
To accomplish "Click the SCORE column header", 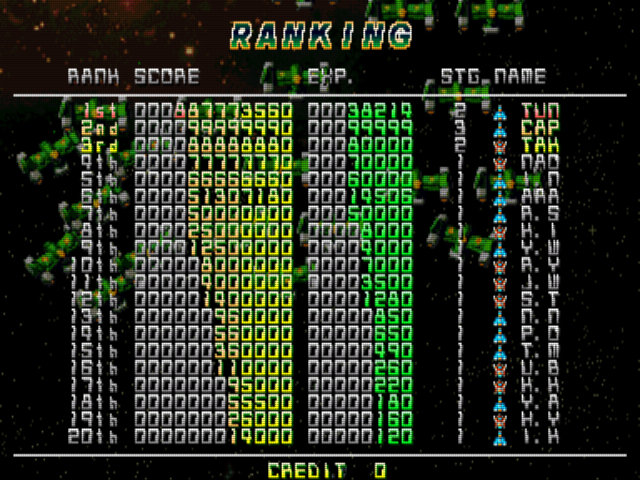I will coord(167,76).
